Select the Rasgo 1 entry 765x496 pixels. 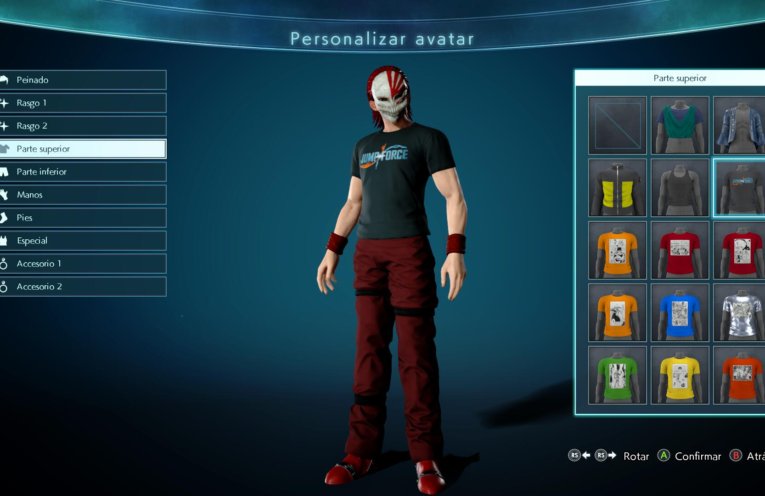pyautogui.click(x=82, y=103)
